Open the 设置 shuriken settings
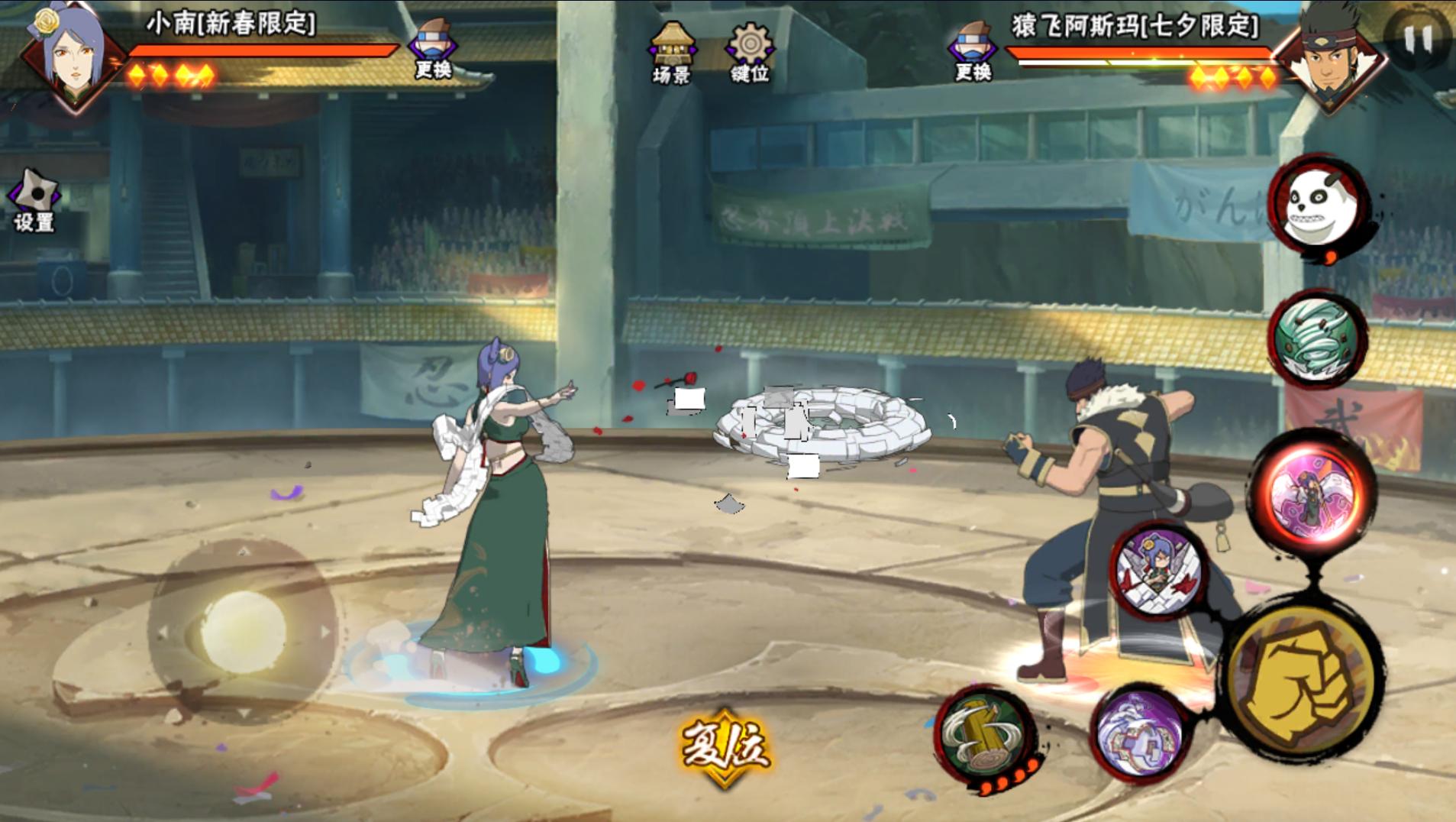 point(34,200)
